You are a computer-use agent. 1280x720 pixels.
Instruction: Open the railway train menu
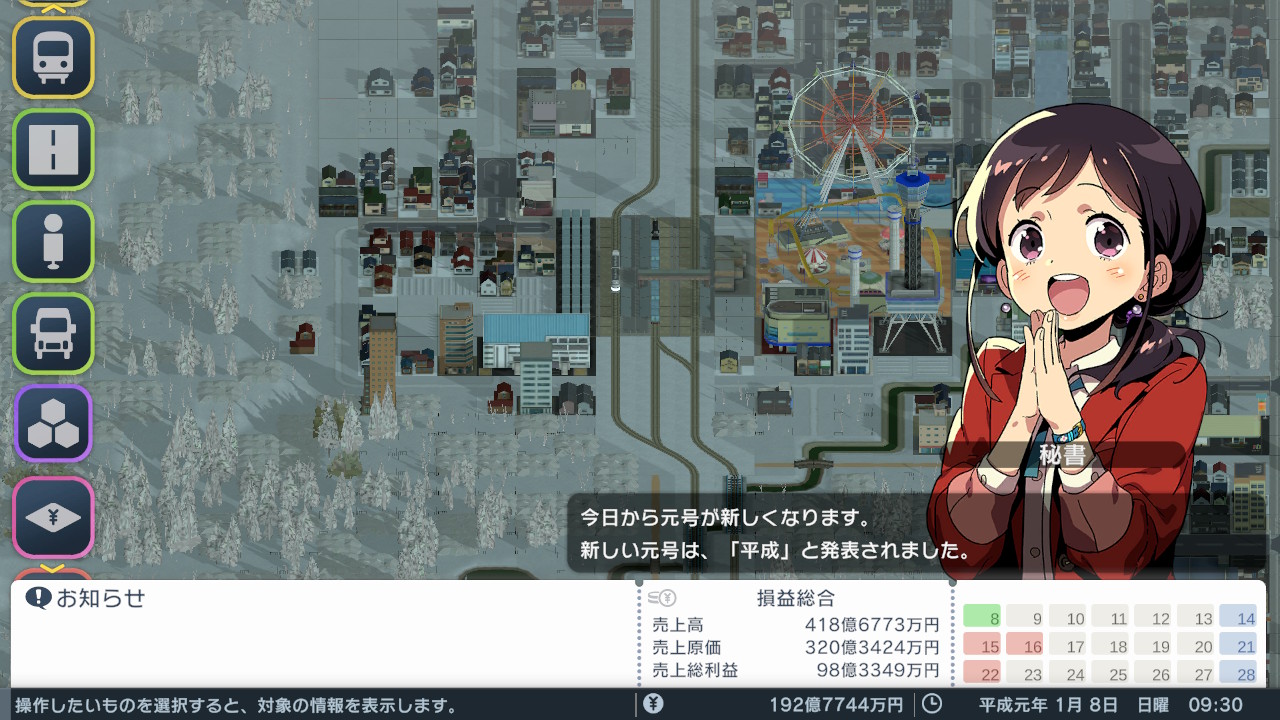53,58
